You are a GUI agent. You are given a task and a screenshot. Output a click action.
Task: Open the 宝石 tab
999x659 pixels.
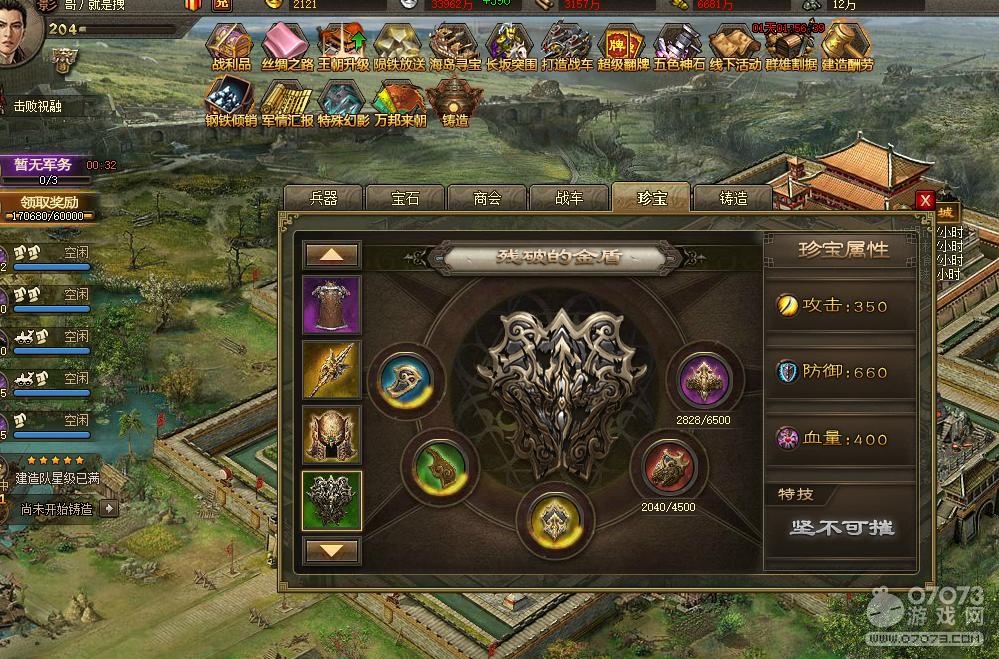click(405, 198)
